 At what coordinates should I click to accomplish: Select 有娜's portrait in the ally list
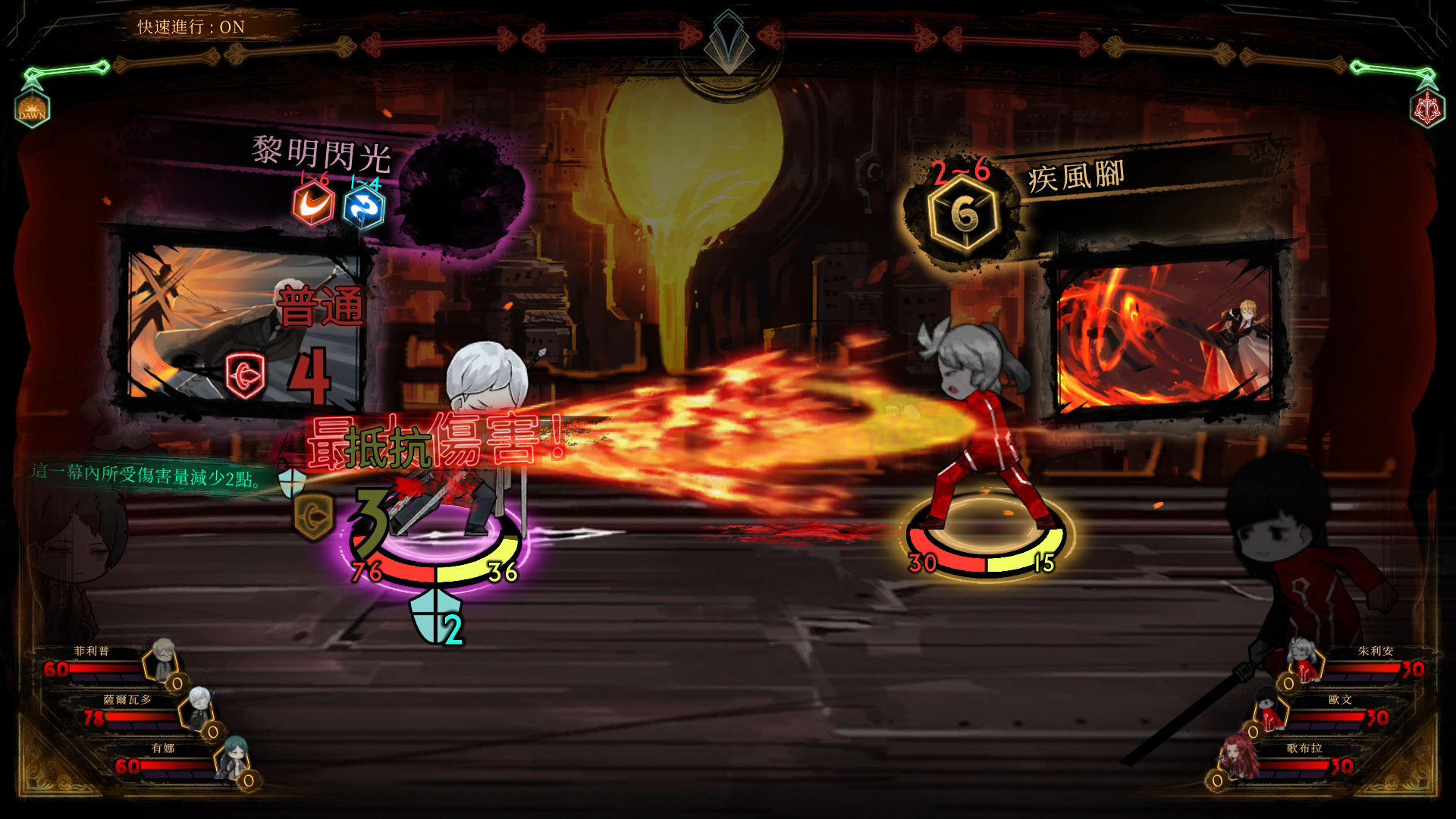(231, 757)
